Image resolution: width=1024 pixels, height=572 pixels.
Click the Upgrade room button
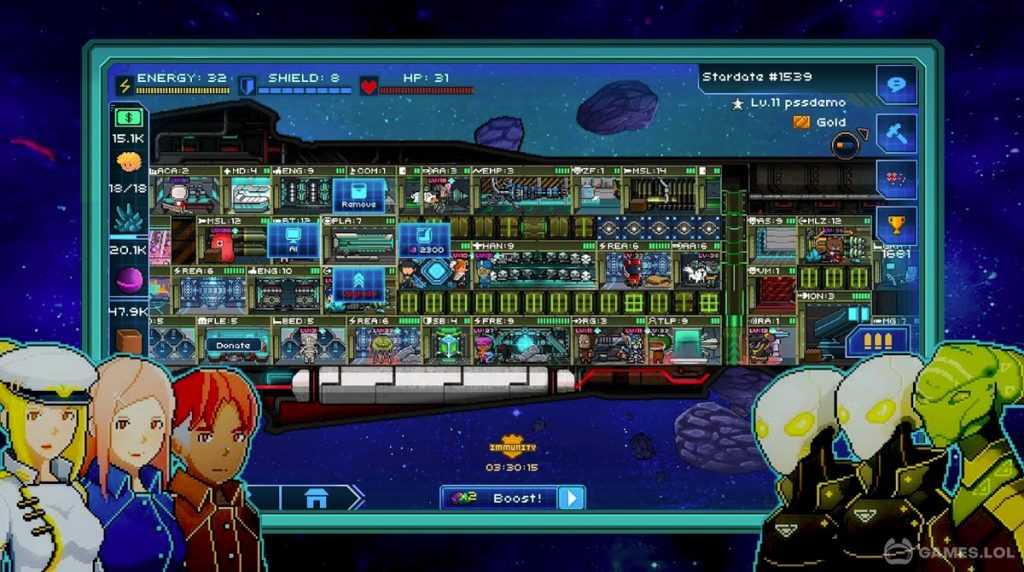pos(358,287)
